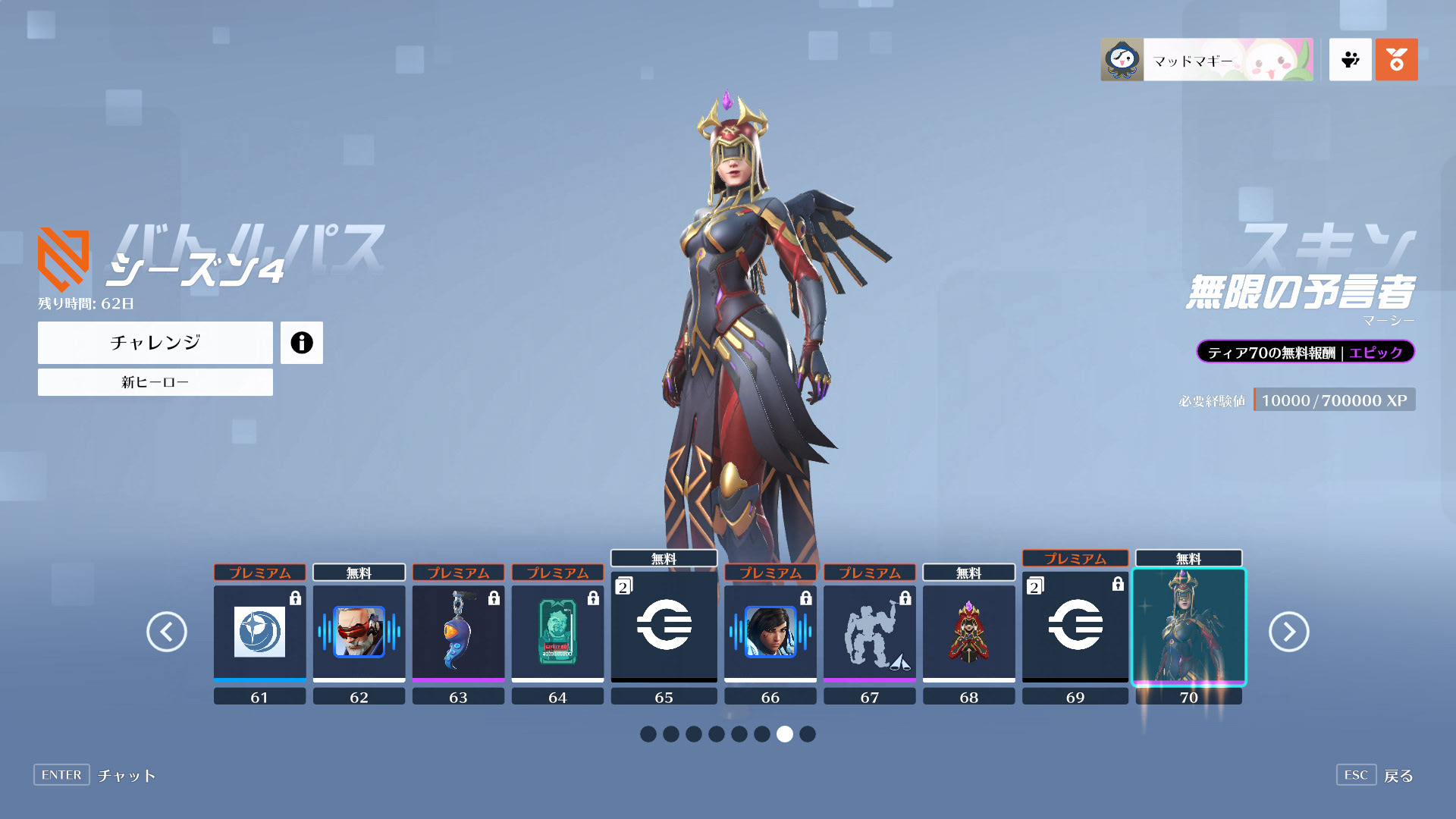Jump to the first reward page dot
The height and width of the screenshot is (819, 1456).
click(648, 734)
